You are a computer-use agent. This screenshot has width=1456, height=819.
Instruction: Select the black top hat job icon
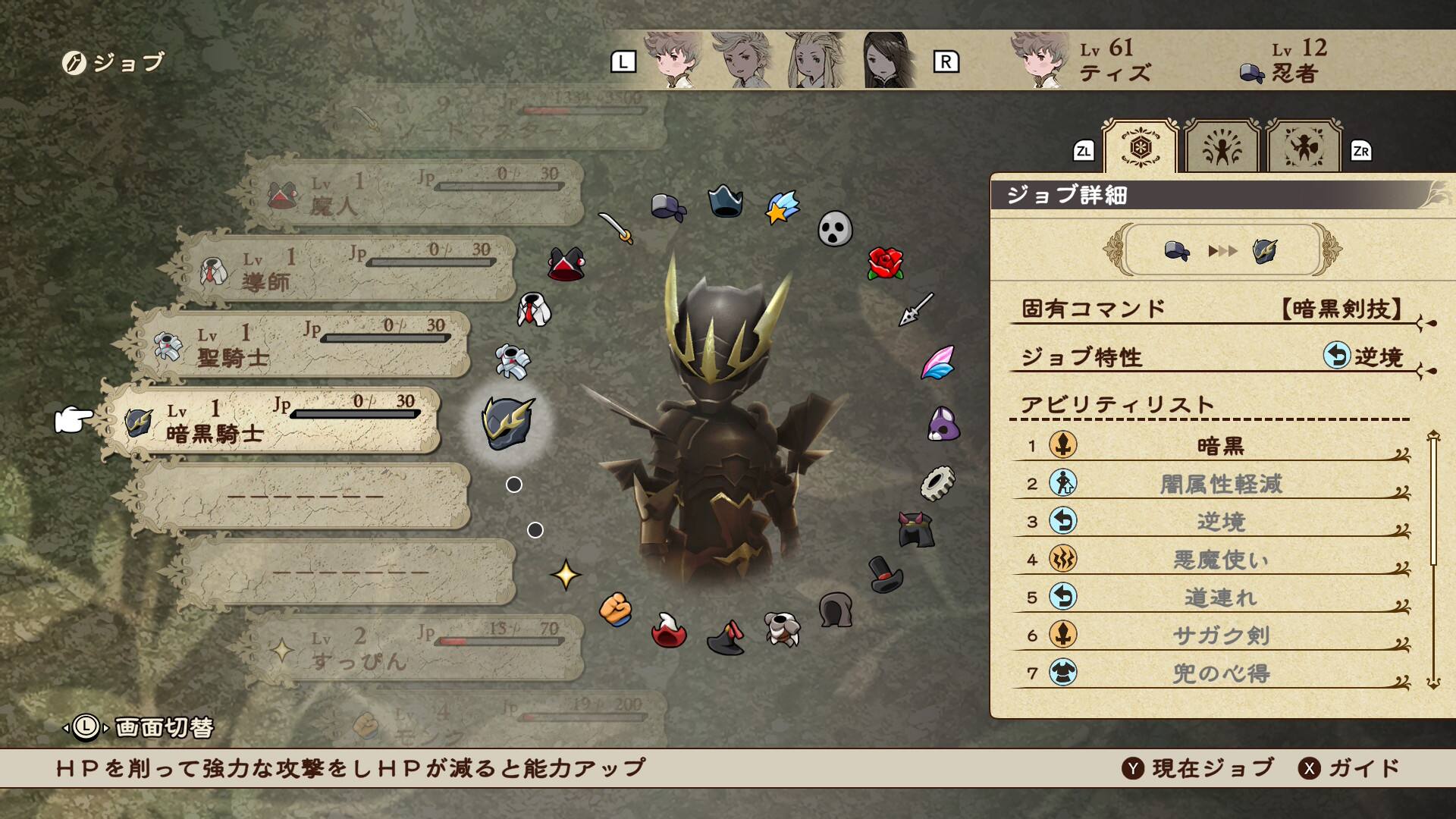[x=885, y=575]
